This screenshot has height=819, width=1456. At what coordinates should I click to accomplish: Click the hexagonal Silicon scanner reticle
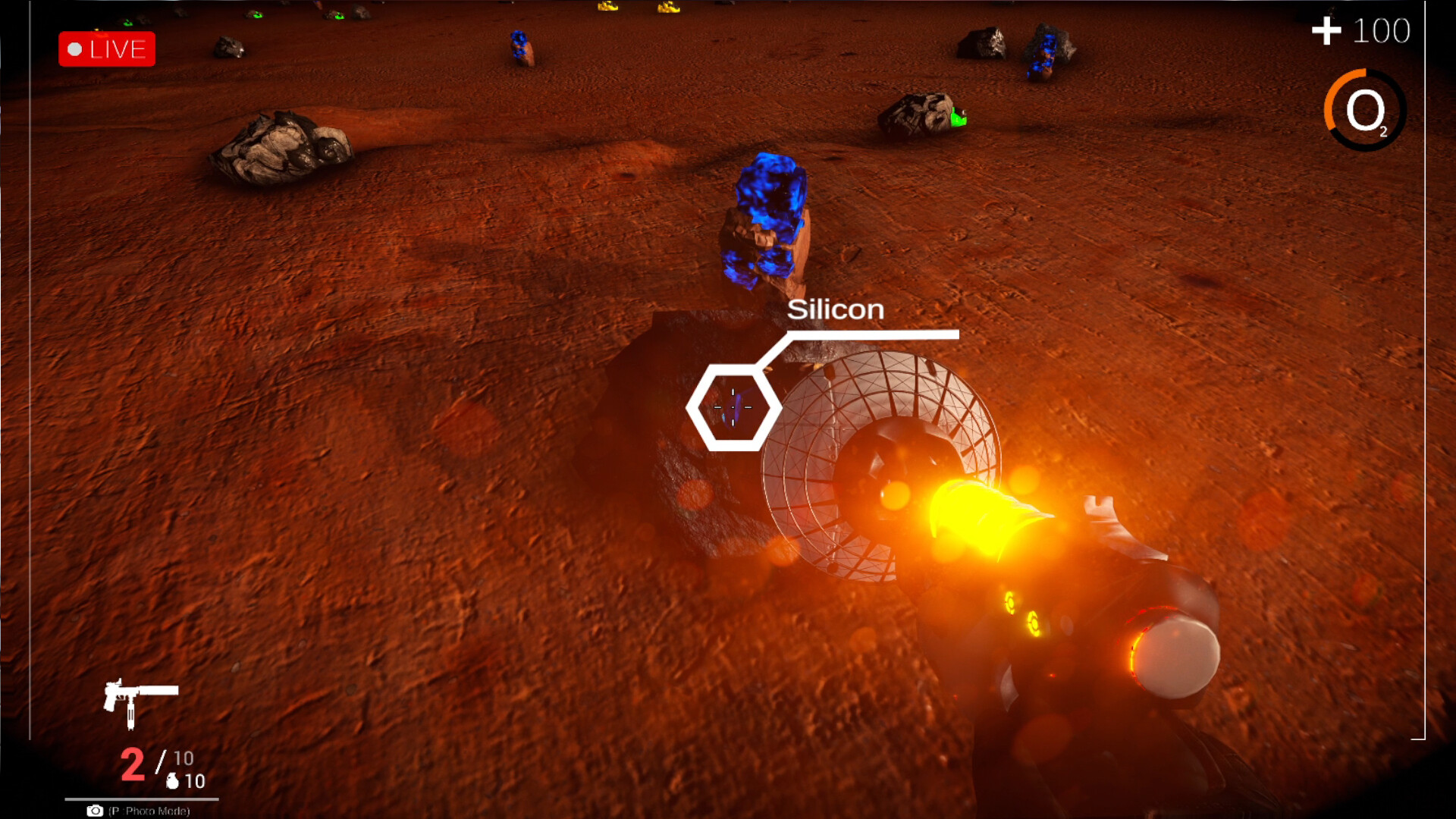[x=732, y=408]
